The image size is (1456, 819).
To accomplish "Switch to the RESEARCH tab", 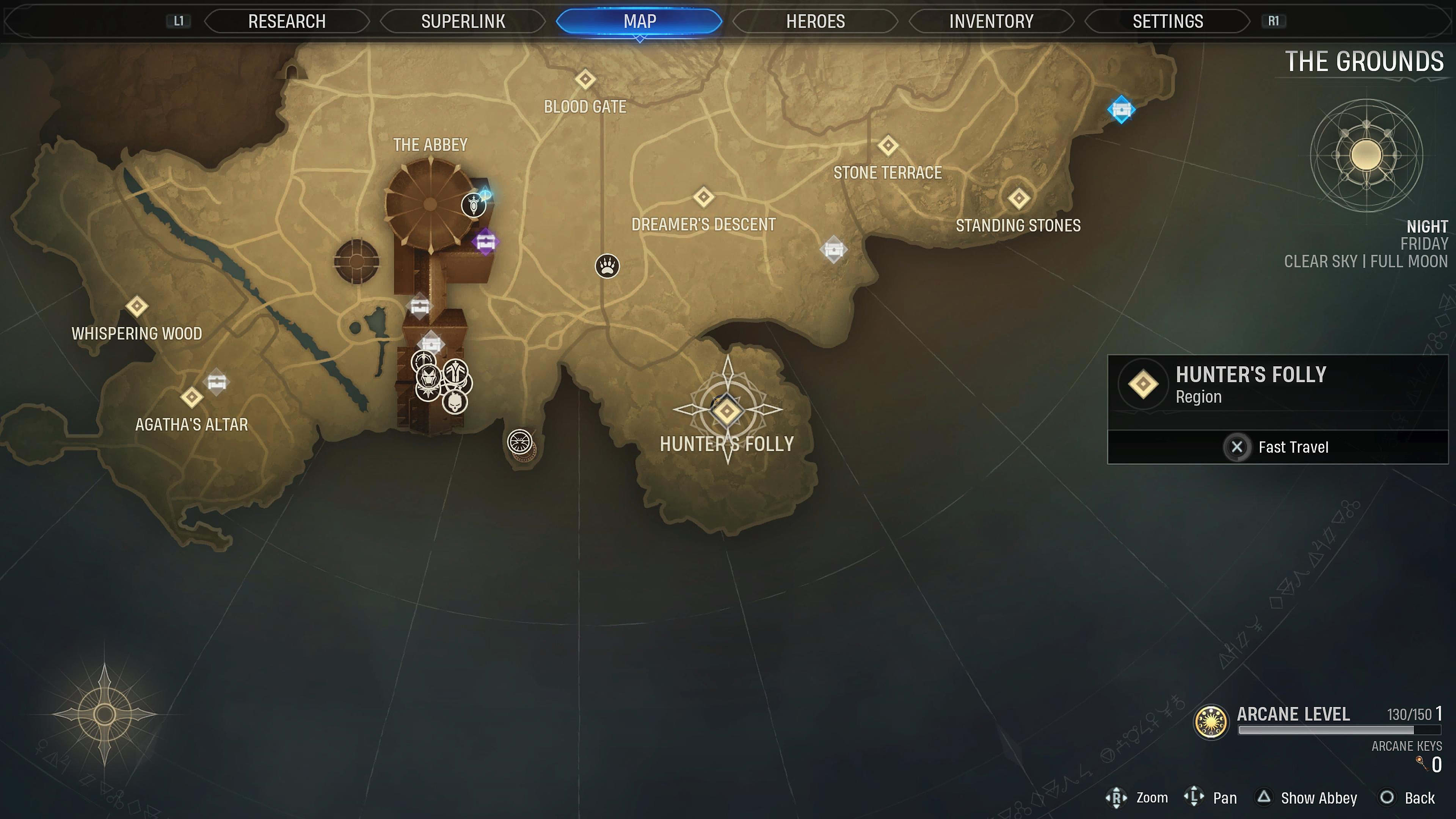I will (x=287, y=22).
